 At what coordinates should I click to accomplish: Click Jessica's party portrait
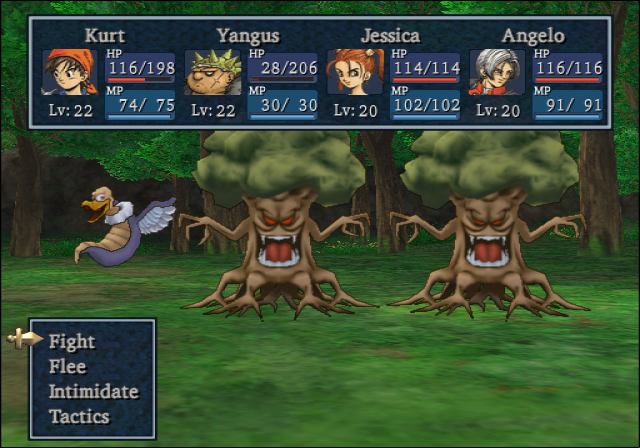[356, 72]
